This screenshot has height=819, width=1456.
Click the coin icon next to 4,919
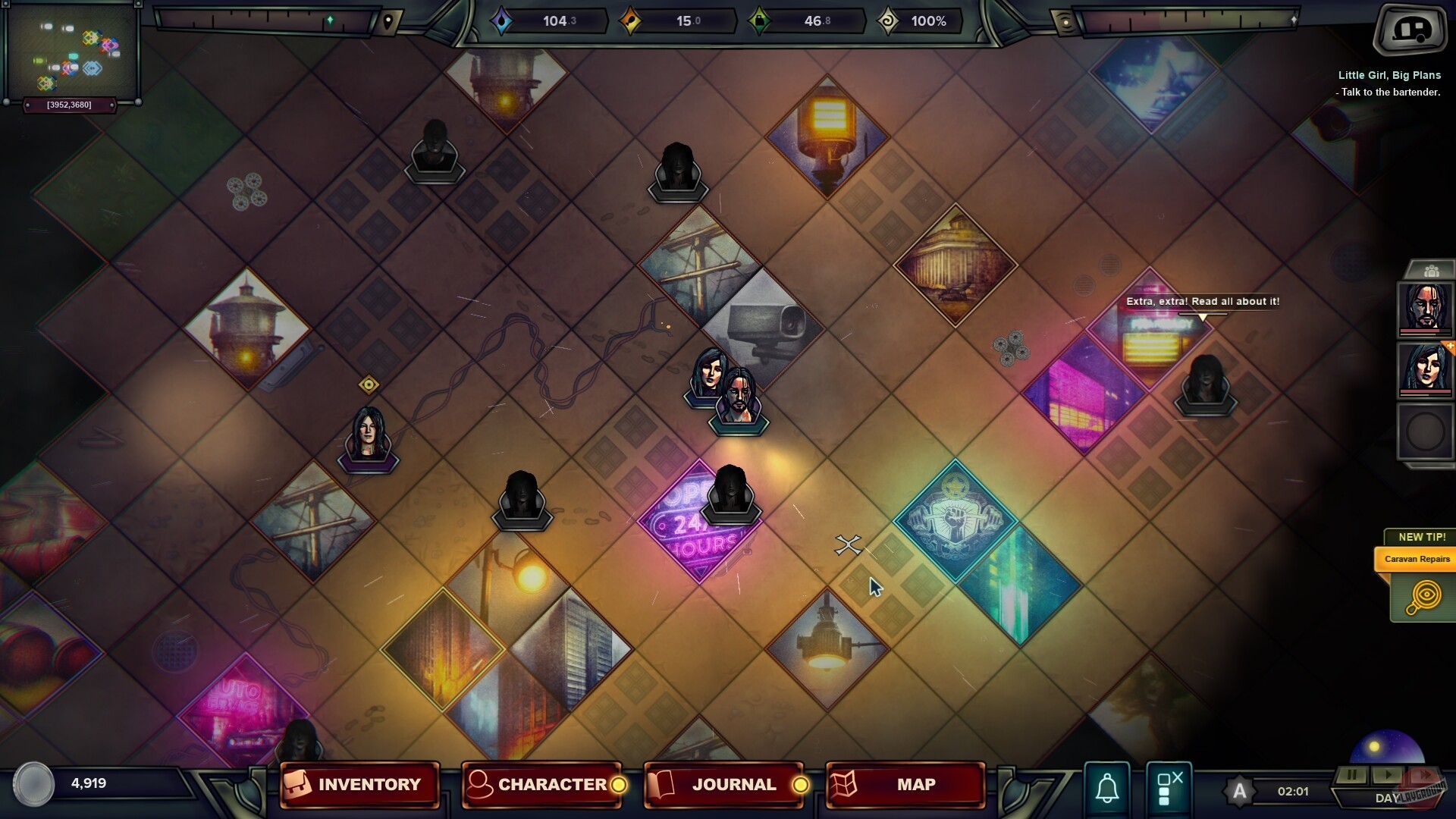tap(33, 785)
